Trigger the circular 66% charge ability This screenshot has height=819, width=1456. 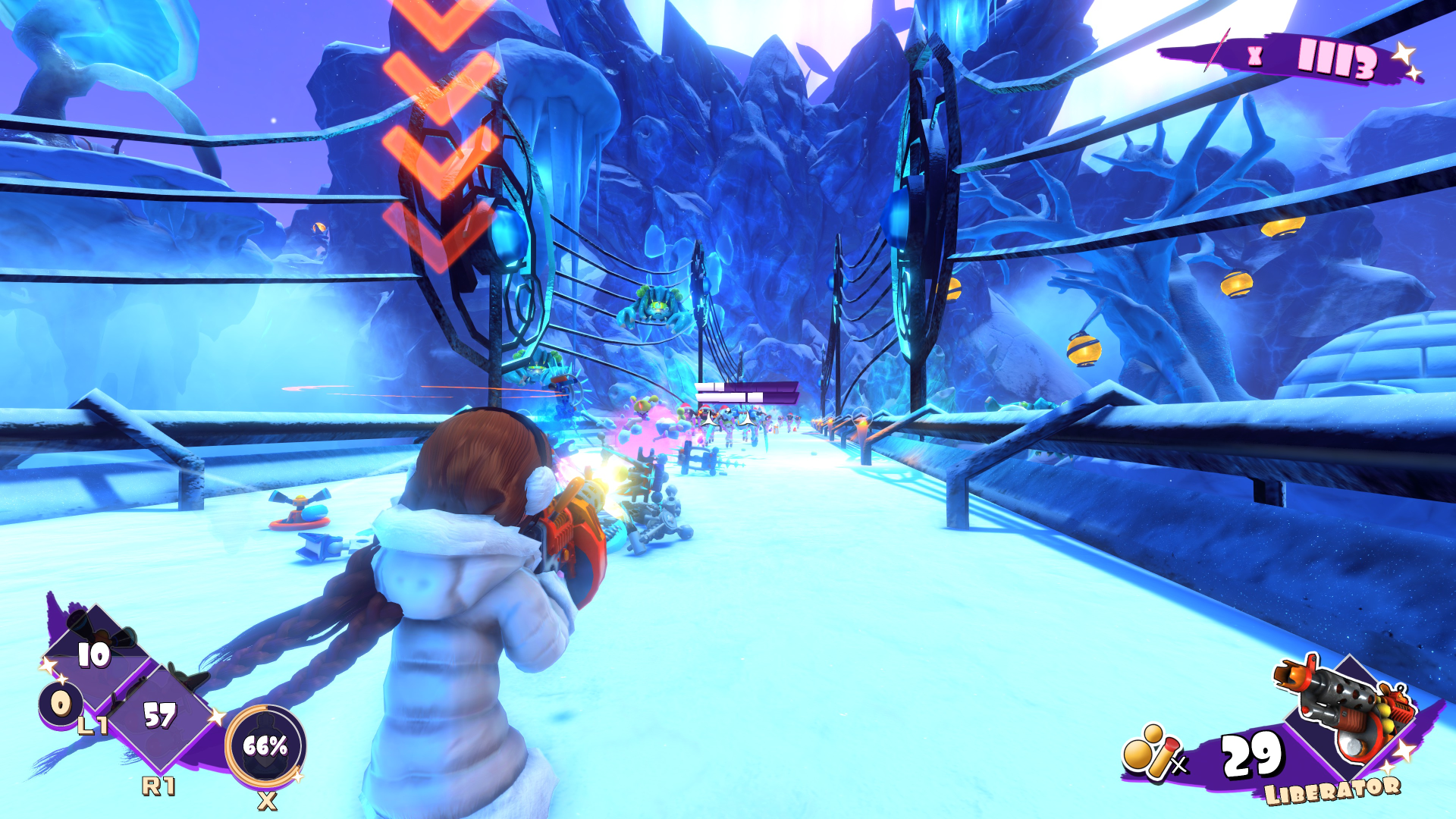[265, 746]
